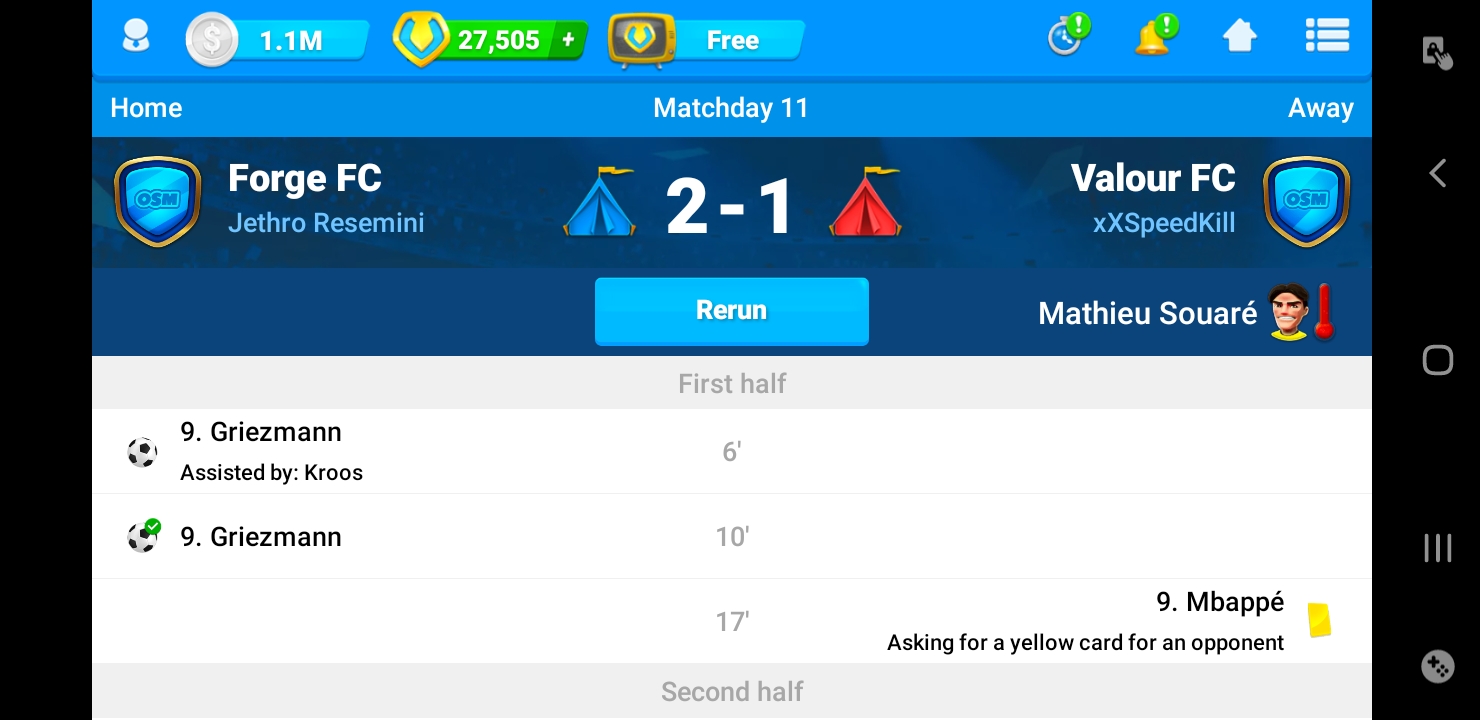The width and height of the screenshot is (1480, 720).
Task: Go to the home screen icon
Action: coord(1239,38)
